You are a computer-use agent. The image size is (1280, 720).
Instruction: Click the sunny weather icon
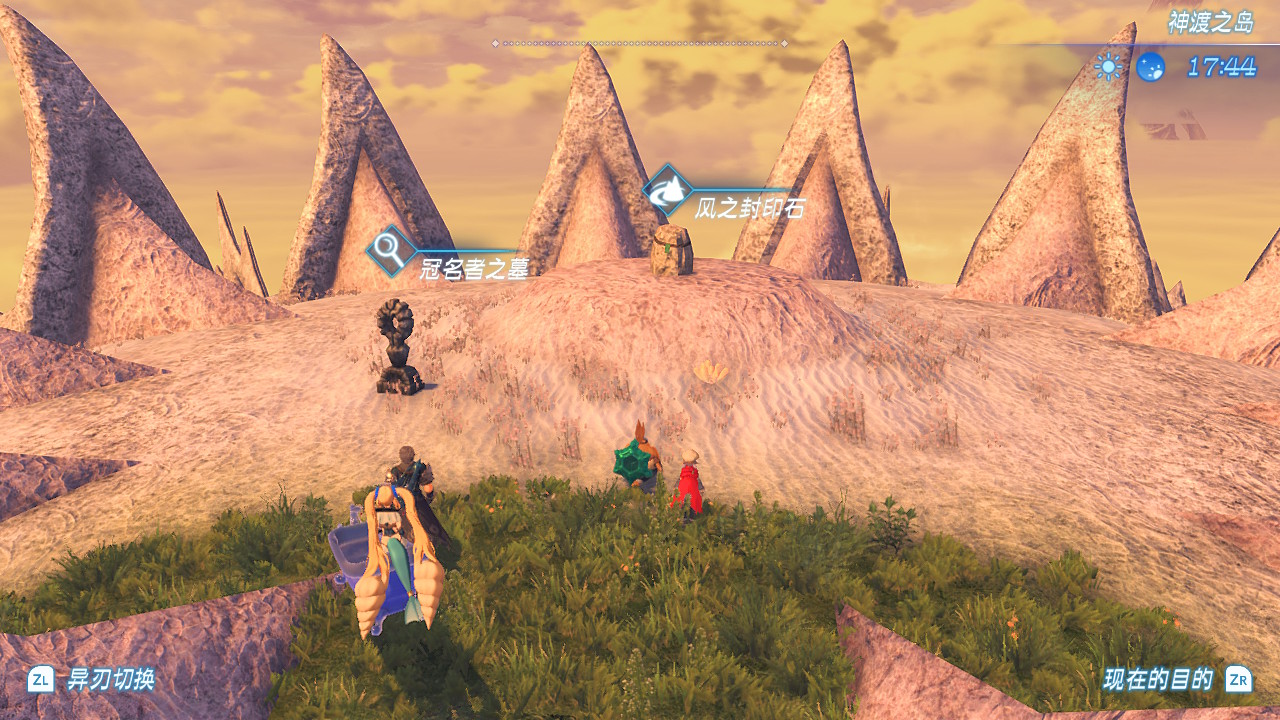(x=1108, y=67)
